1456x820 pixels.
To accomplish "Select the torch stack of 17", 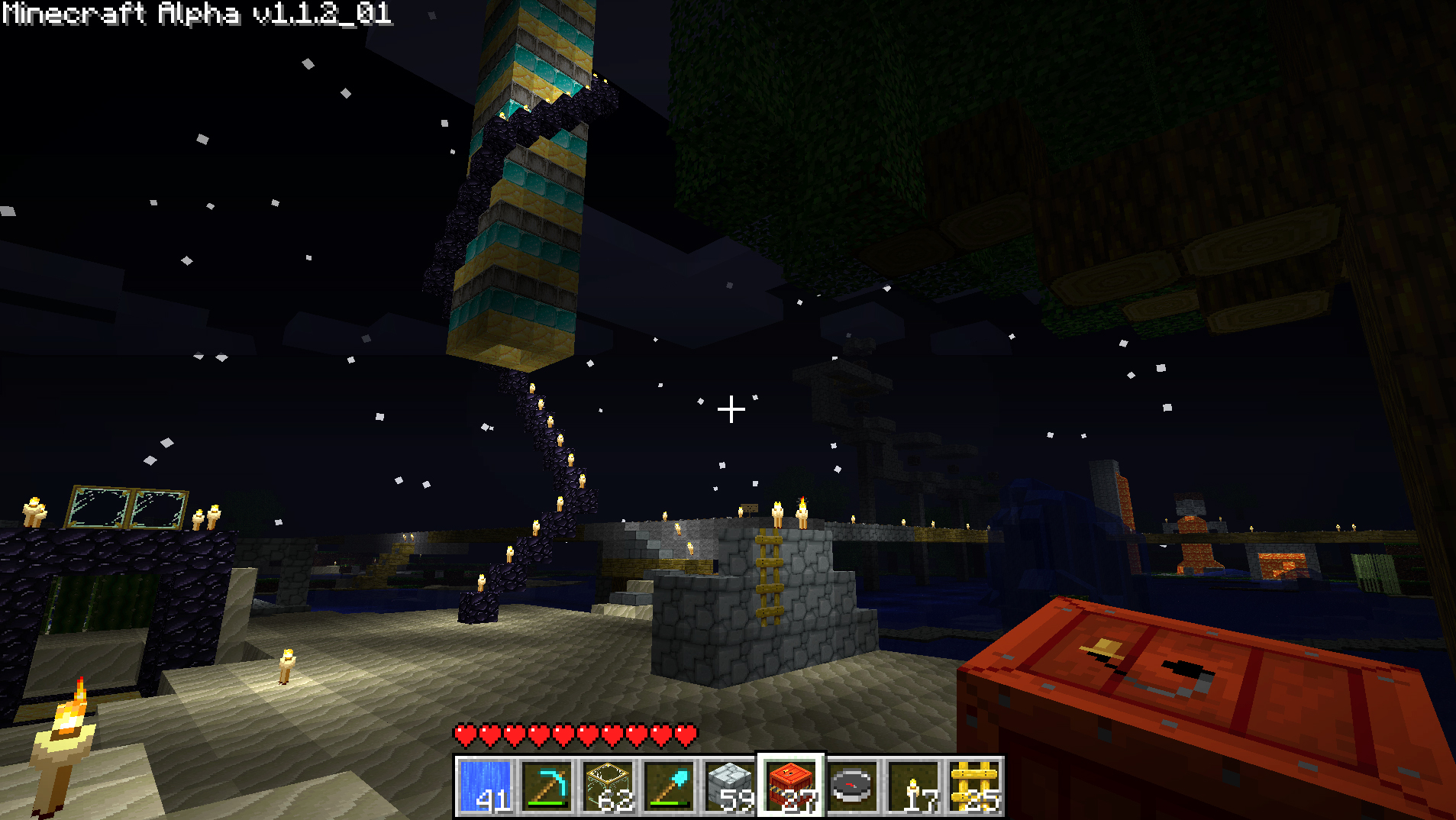I will click(x=913, y=786).
